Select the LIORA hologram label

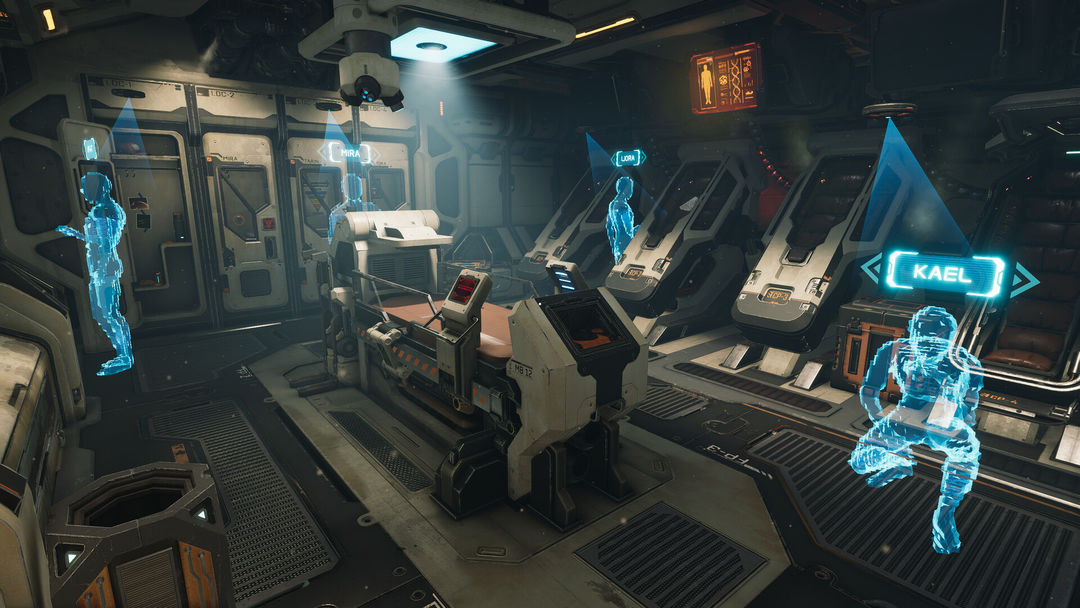[x=629, y=158]
